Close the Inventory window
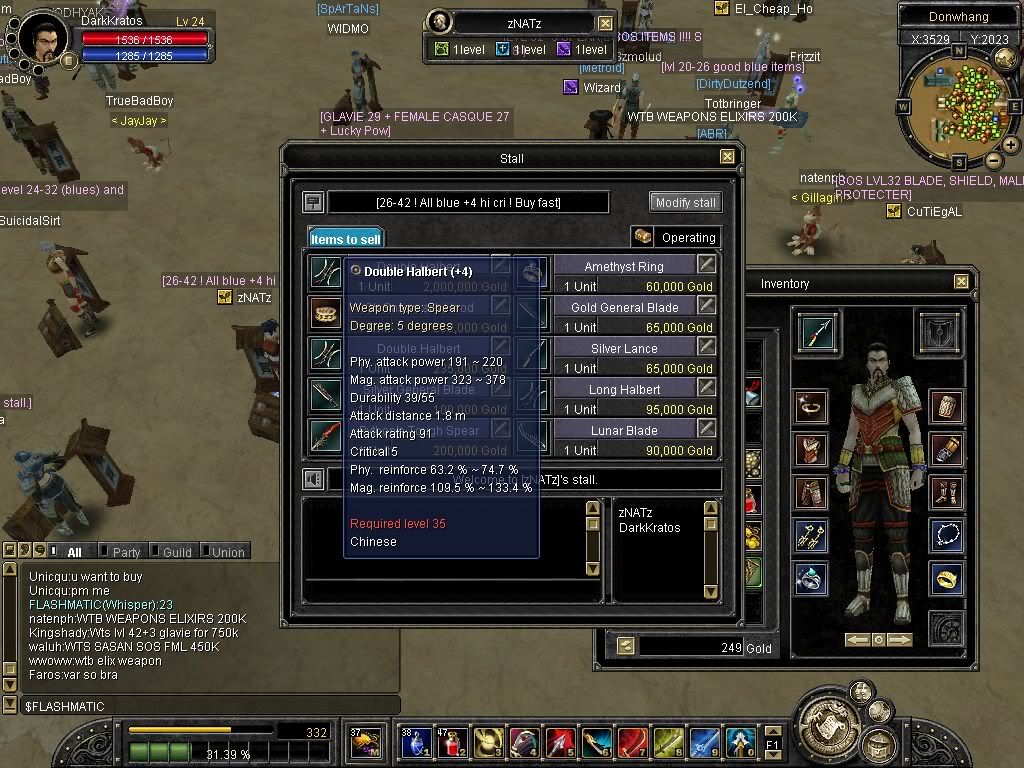 (961, 282)
